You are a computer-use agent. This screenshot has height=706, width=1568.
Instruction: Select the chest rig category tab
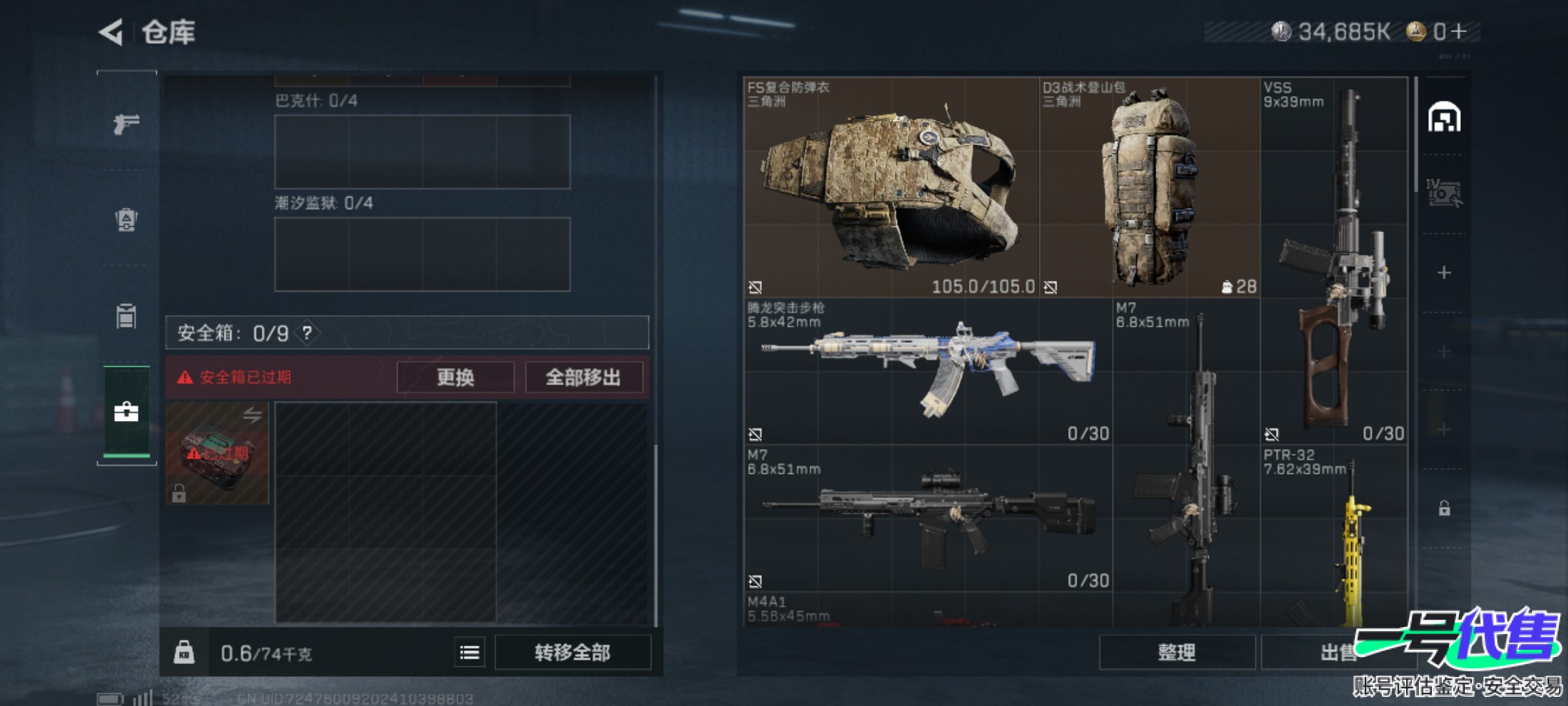point(126,316)
